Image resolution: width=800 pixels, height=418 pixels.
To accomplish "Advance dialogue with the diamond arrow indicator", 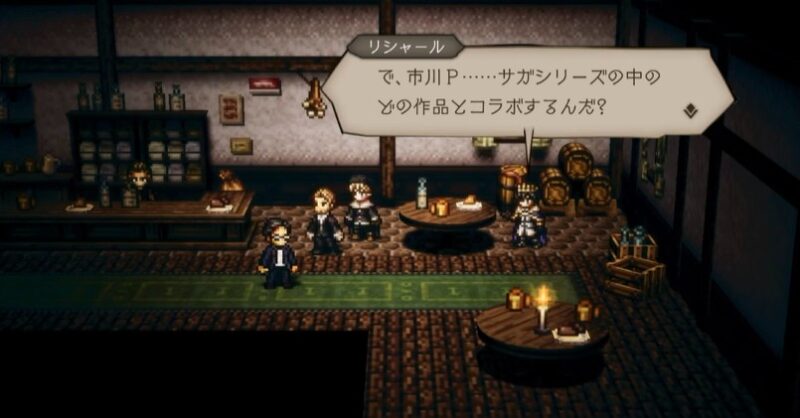I will (690, 111).
